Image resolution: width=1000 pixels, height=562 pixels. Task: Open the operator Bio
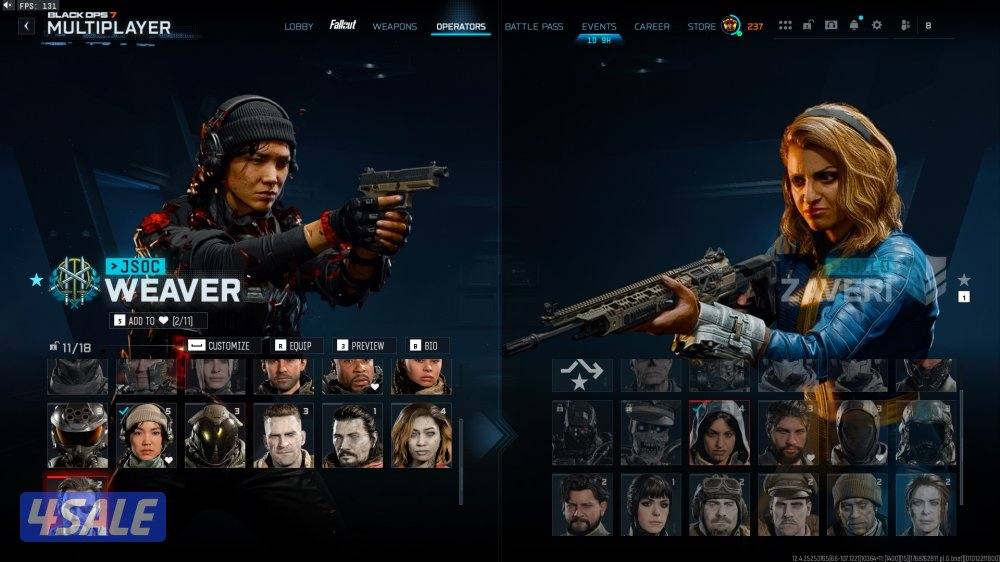coord(429,346)
